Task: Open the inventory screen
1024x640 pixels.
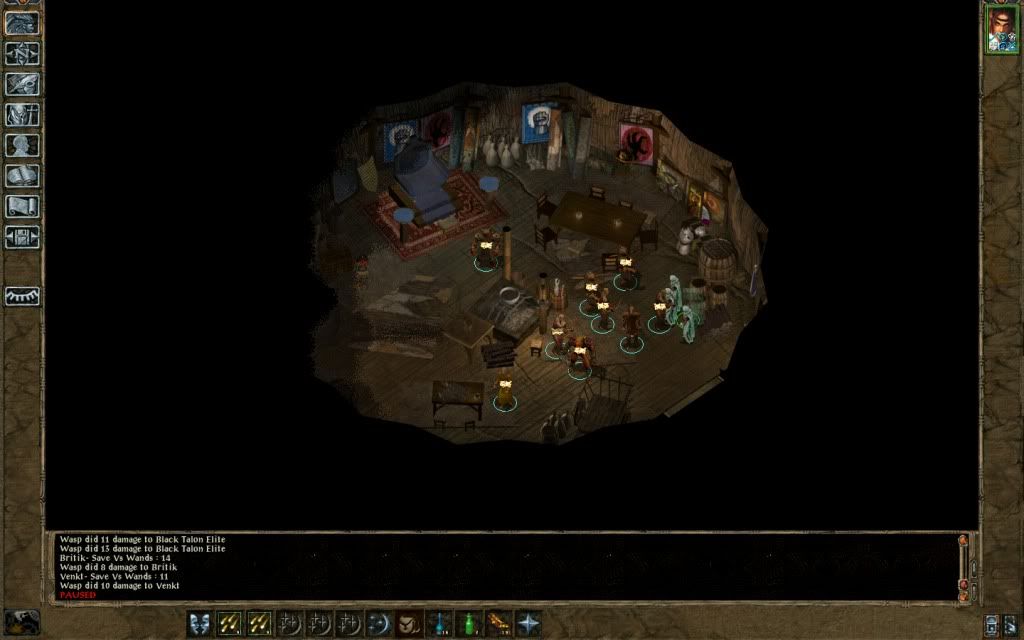Action: pos(22,115)
